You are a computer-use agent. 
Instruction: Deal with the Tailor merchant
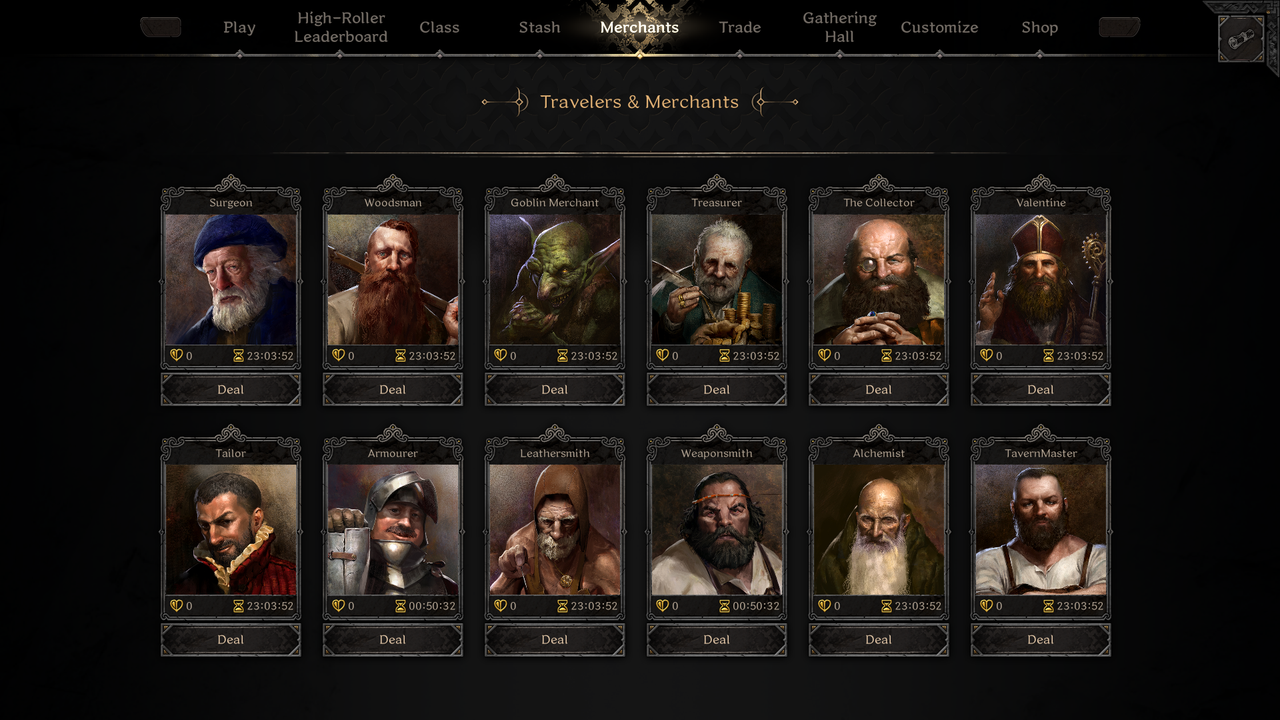pos(231,640)
